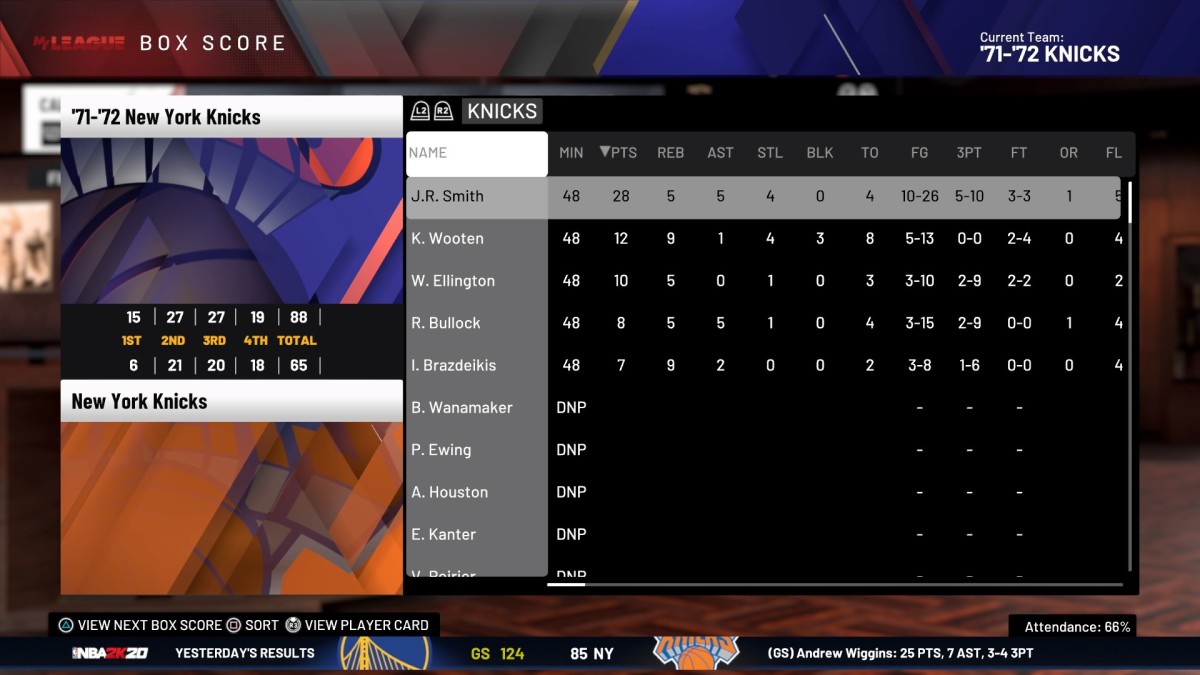Click the 3PT column header
1200x675 pixels.
(969, 153)
